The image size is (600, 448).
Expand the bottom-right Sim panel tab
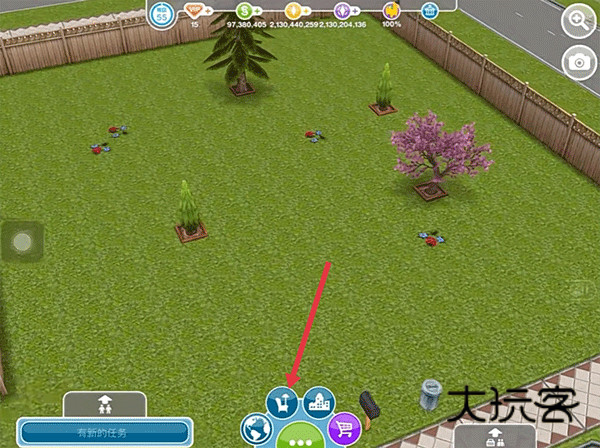(494, 437)
